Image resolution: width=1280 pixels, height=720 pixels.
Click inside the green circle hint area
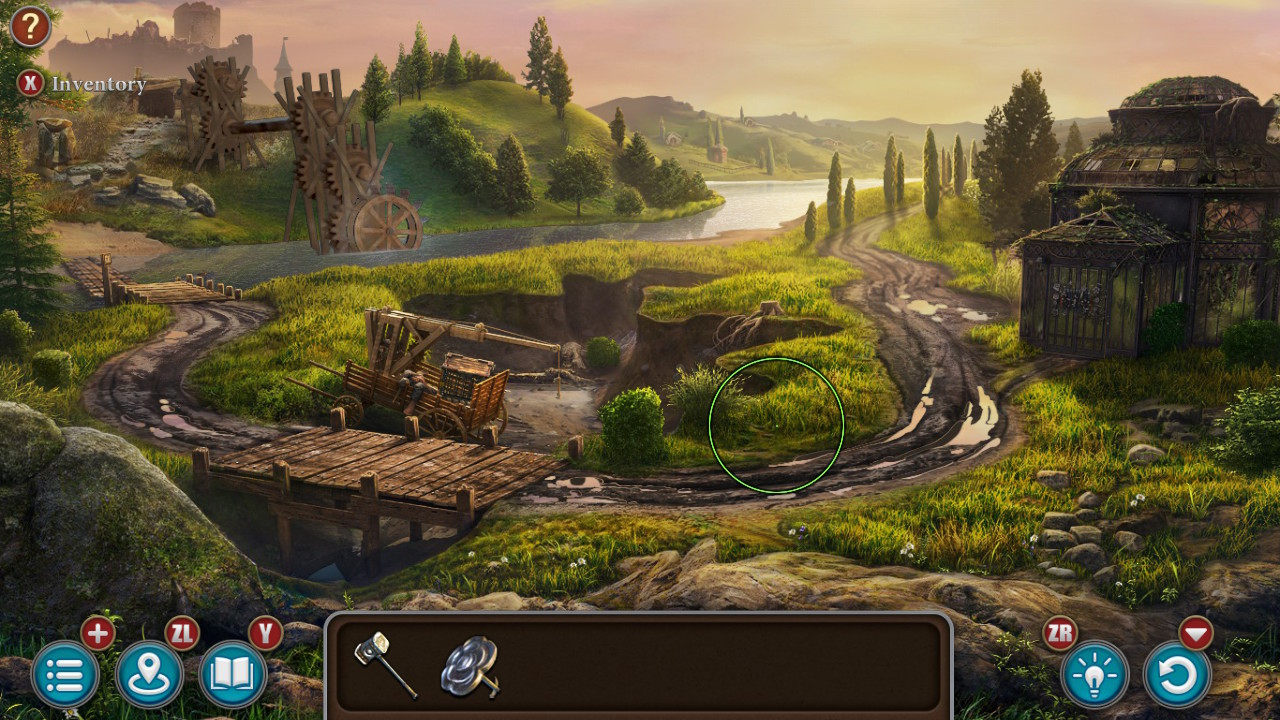pyautogui.click(x=775, y=427)
